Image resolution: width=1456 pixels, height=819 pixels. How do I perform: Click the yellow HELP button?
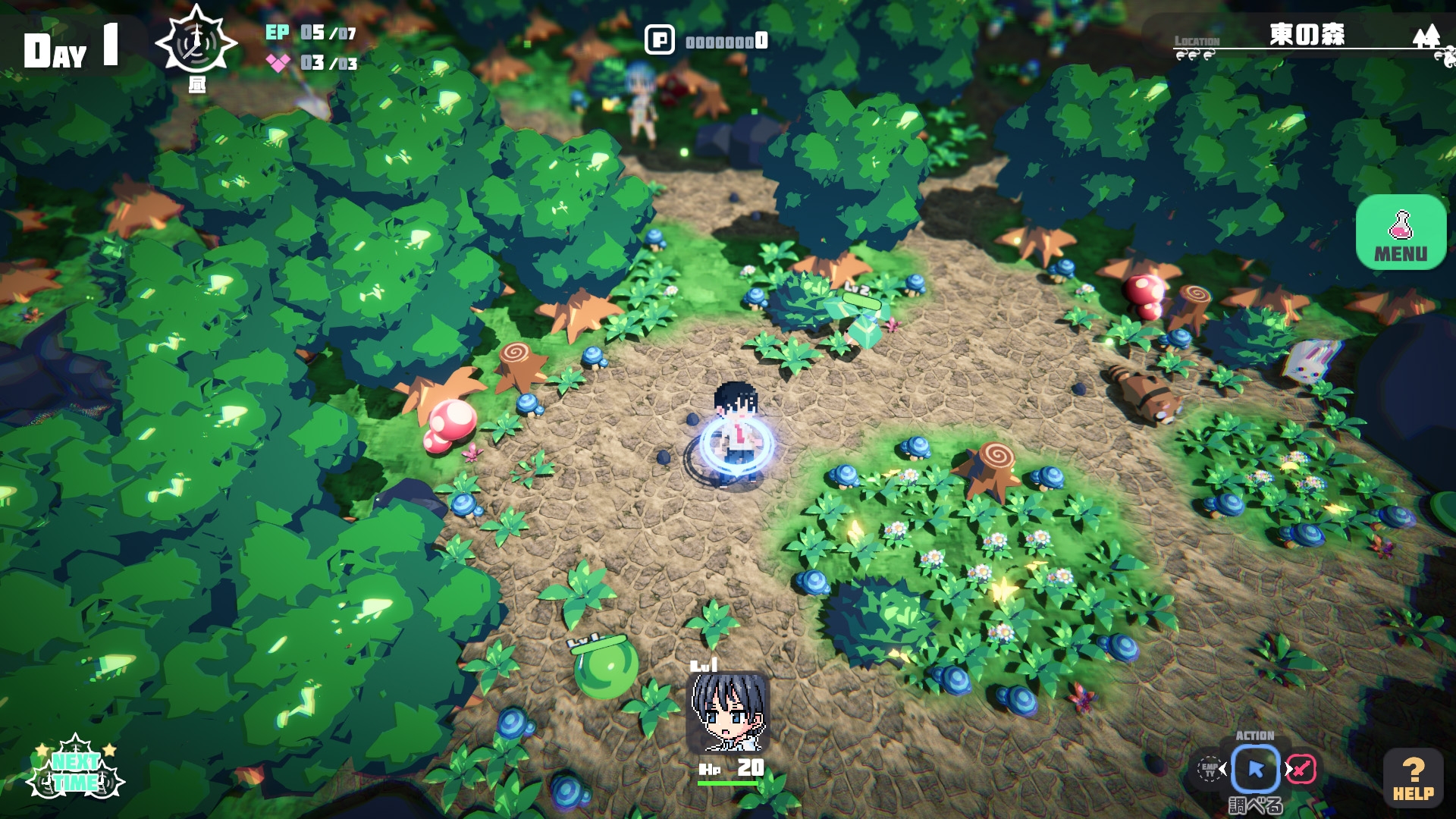click(1413, 777)
